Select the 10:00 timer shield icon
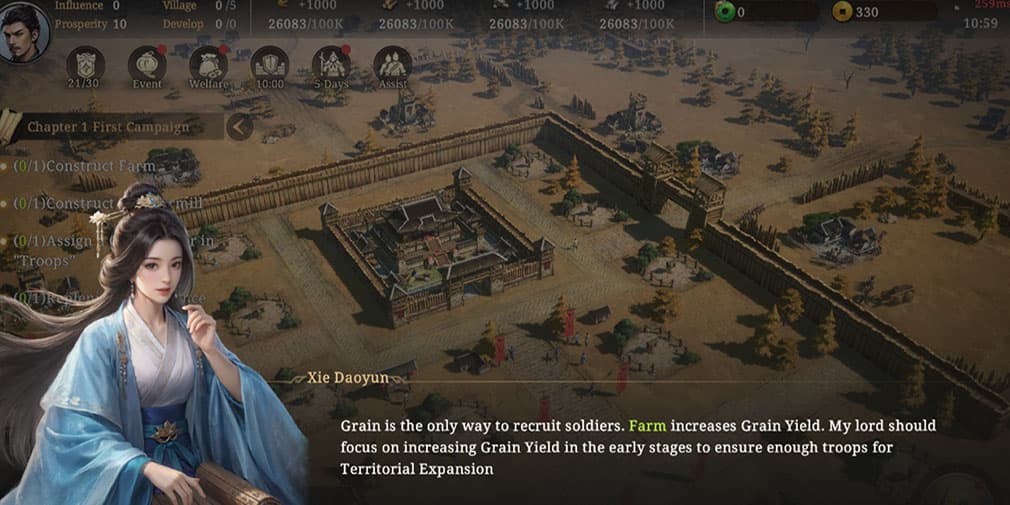 click(x=270, y=66)
